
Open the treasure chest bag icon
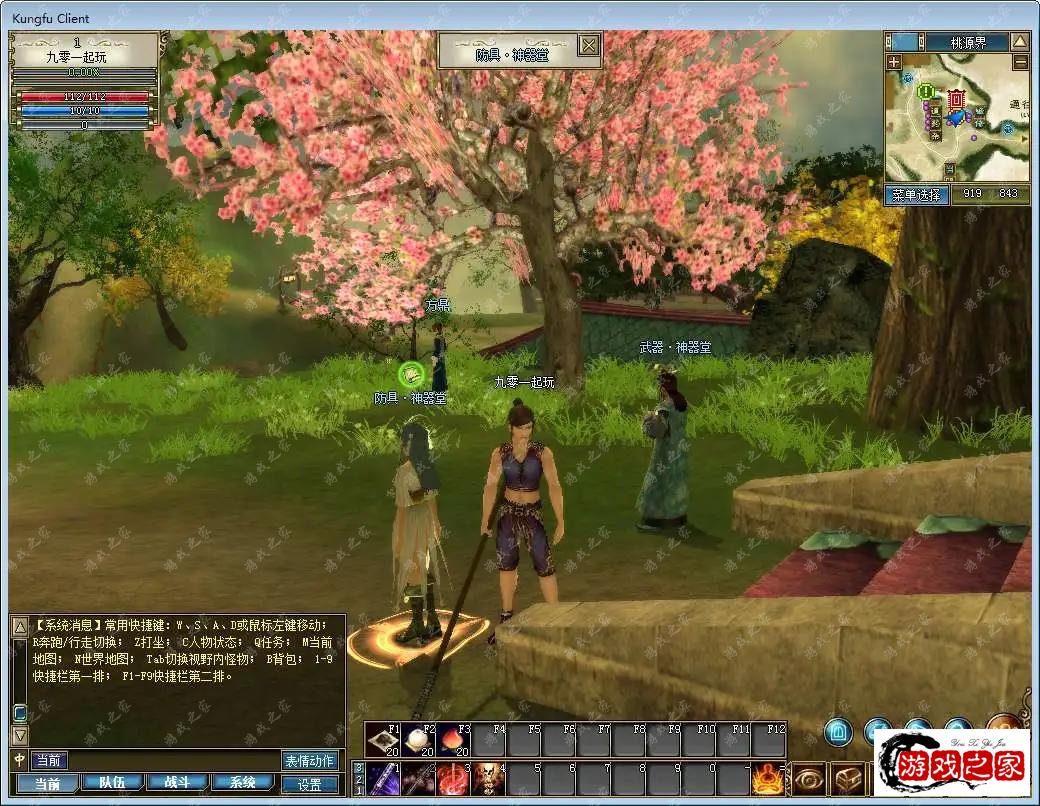(849, 779)
